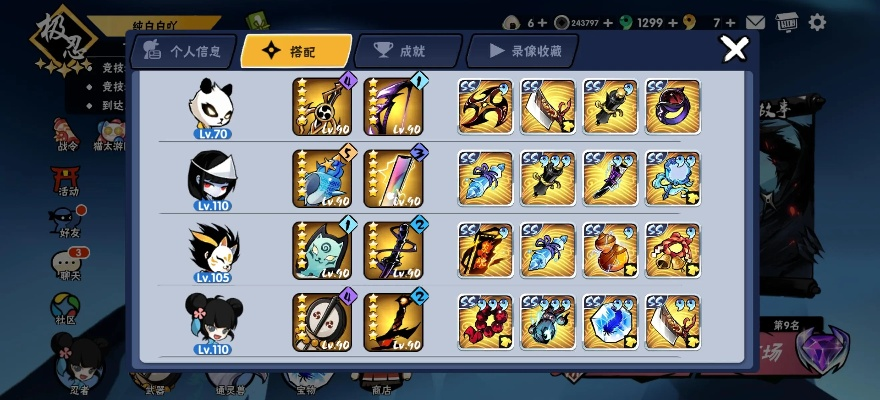Inspect the purple ring treasure slot

(673, 106)
